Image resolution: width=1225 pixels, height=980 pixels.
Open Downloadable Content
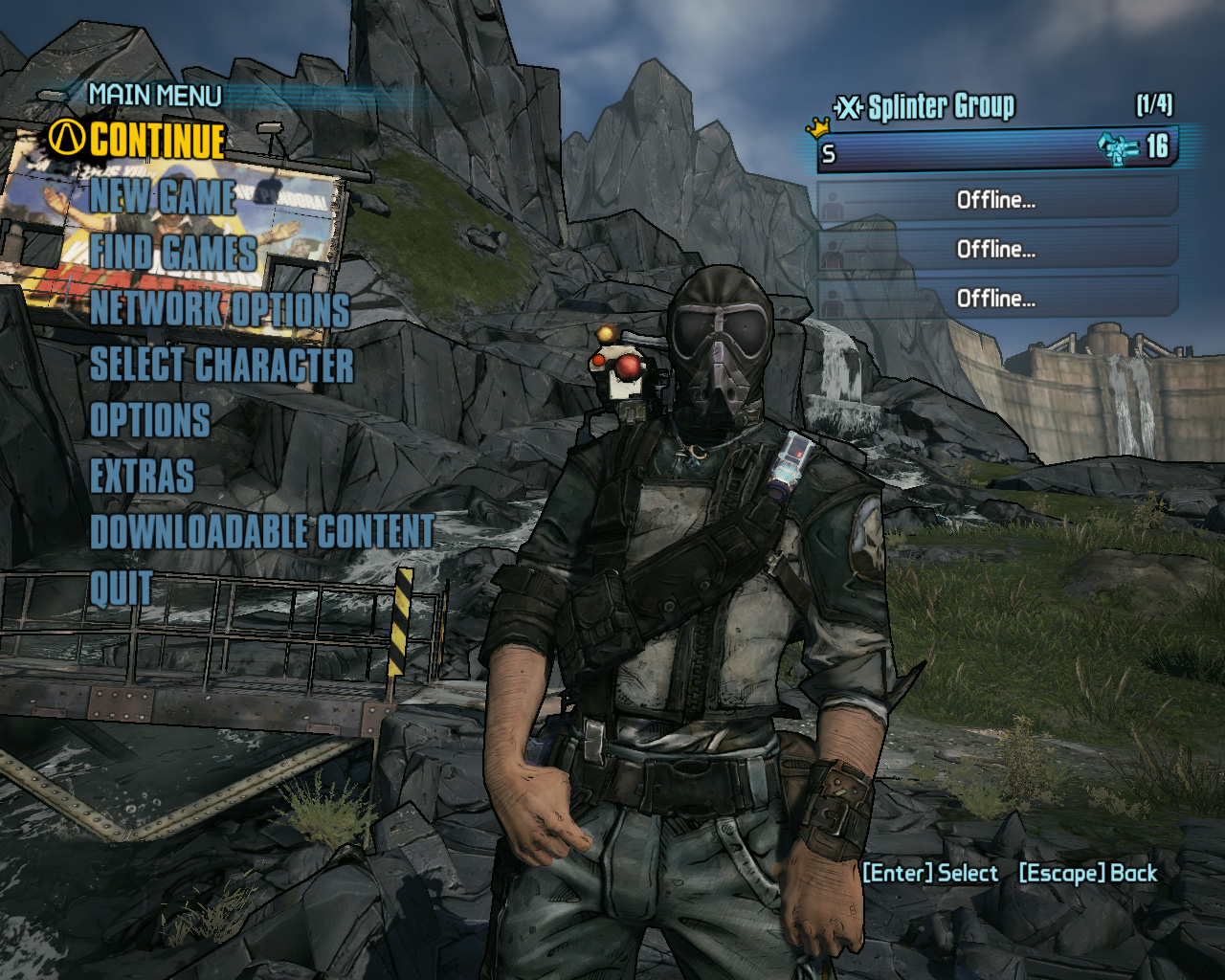point(261,532)
